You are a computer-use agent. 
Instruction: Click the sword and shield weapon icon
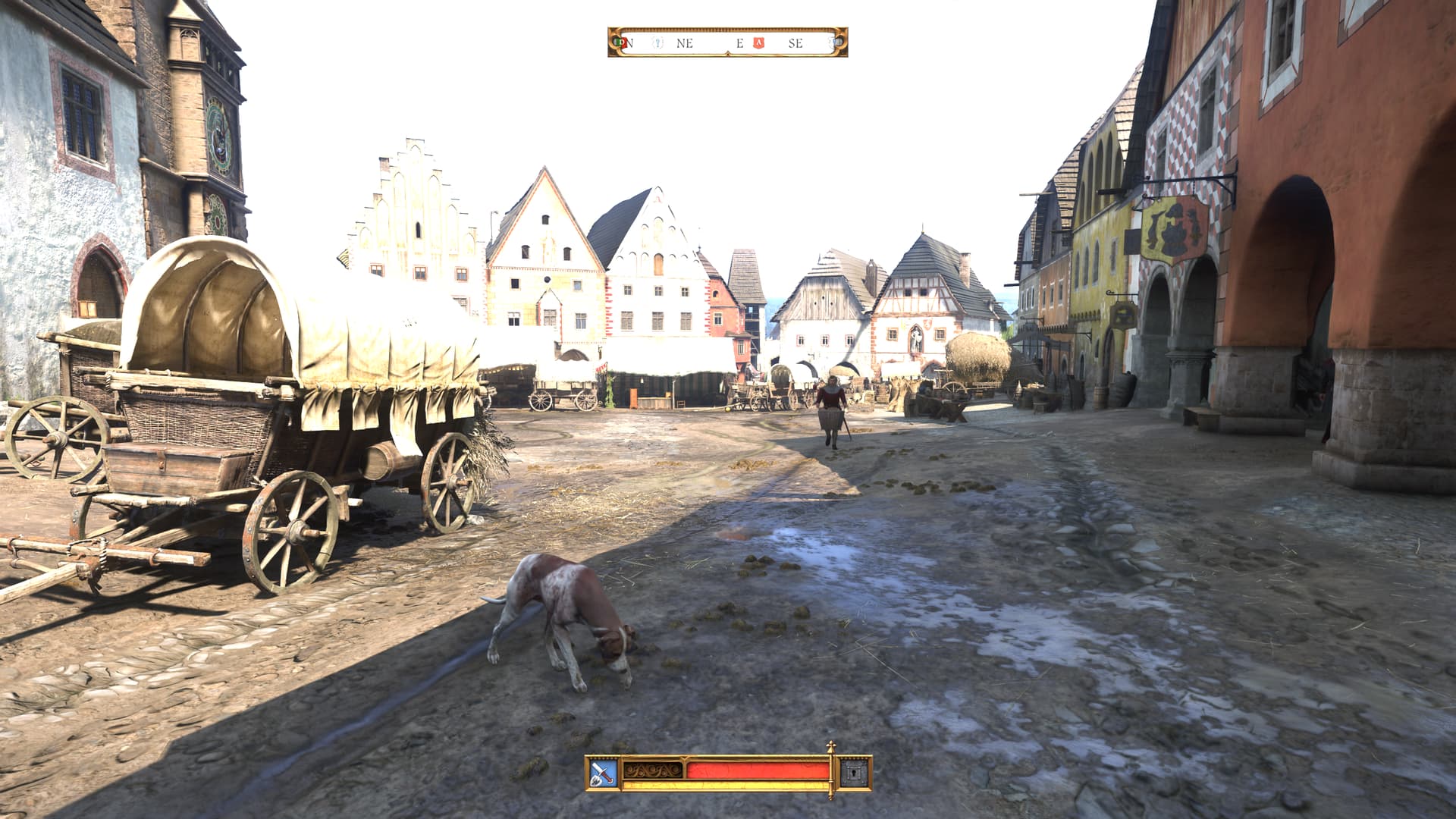point(604,773)
